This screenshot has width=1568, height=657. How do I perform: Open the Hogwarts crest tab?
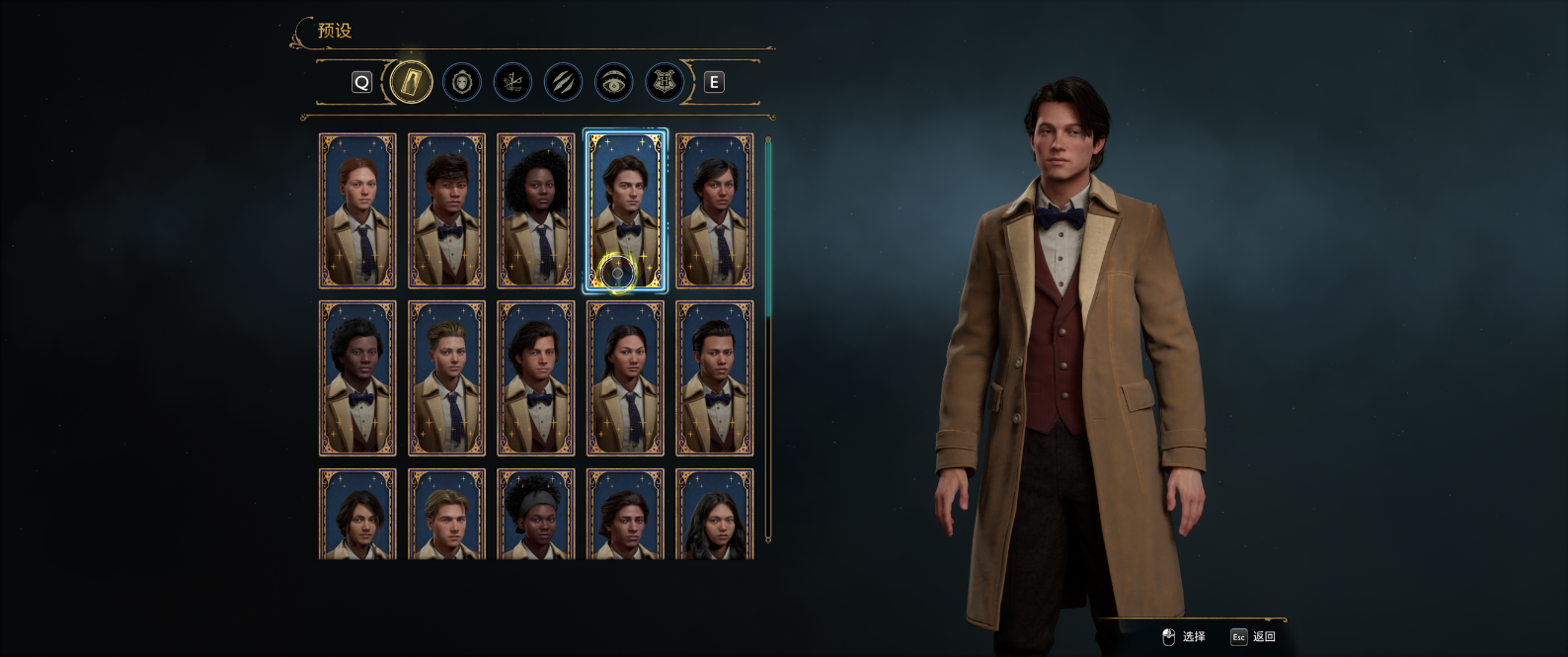click(665, 82)
